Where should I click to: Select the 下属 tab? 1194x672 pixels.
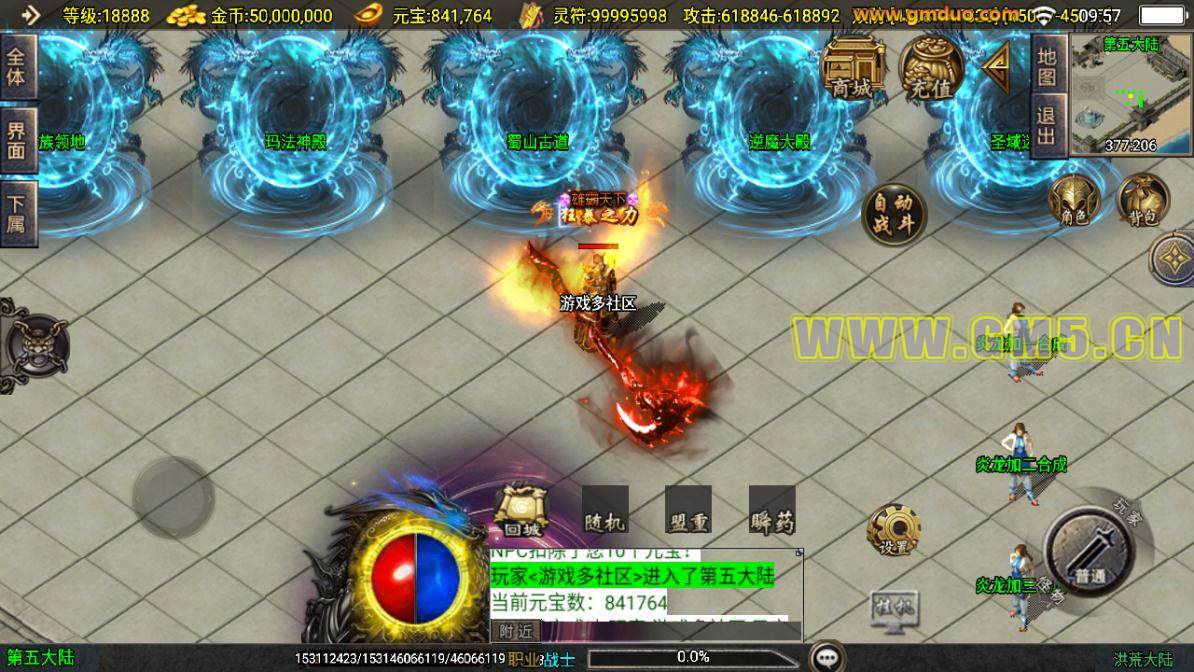point(18,213)
